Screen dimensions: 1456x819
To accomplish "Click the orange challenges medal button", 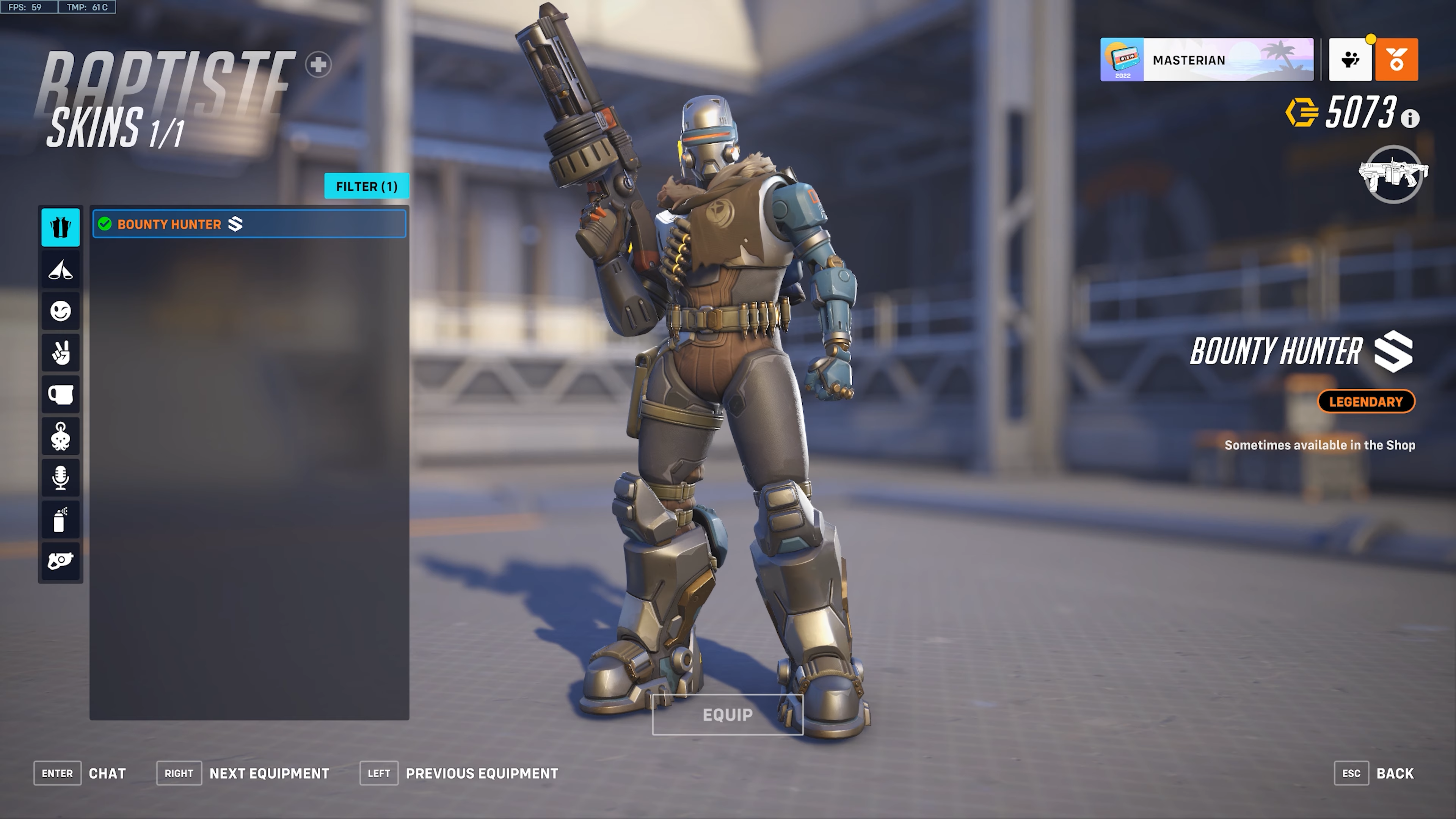I will pos(1396,60).
